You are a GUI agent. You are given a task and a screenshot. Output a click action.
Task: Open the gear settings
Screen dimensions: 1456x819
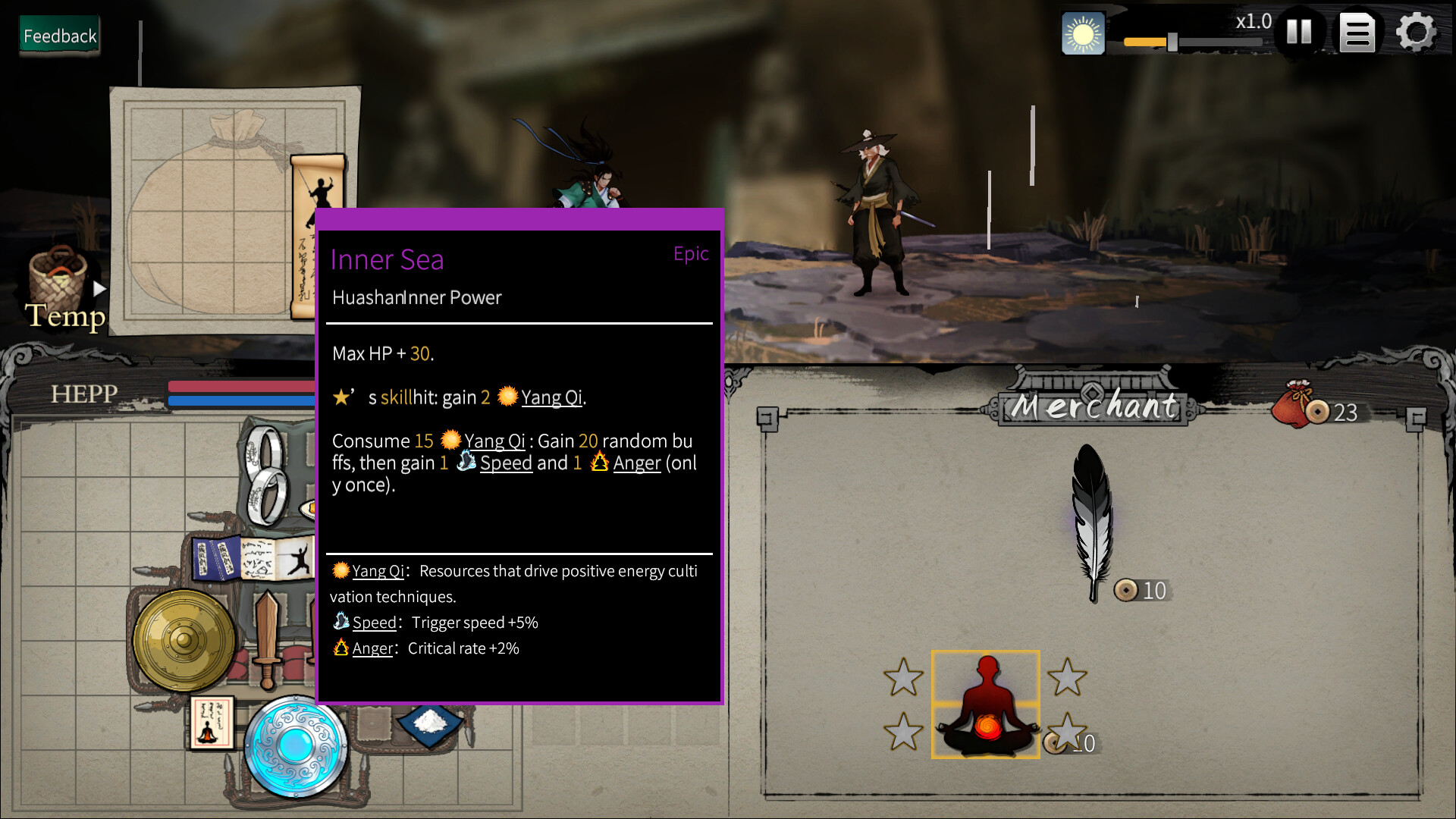tap(1416, 33)
